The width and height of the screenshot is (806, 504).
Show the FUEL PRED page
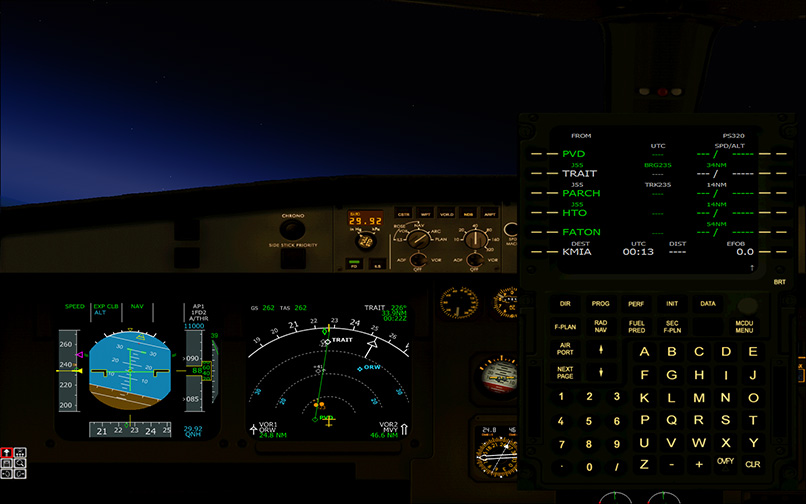pyautogui.click(x=636, y=326)
